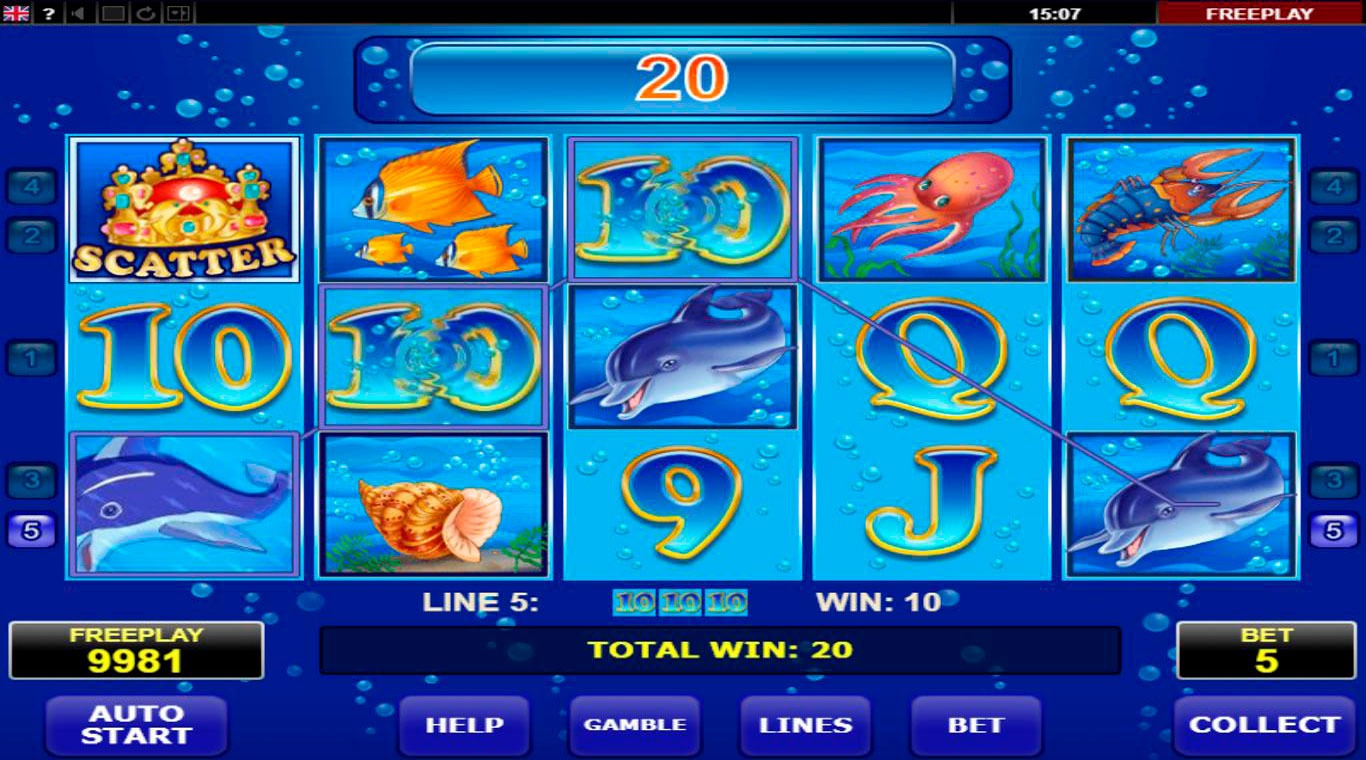Open the Help screen
The height and width of the screenshot is (760, 1366).
pyautogui.click(x=464, y=725)
